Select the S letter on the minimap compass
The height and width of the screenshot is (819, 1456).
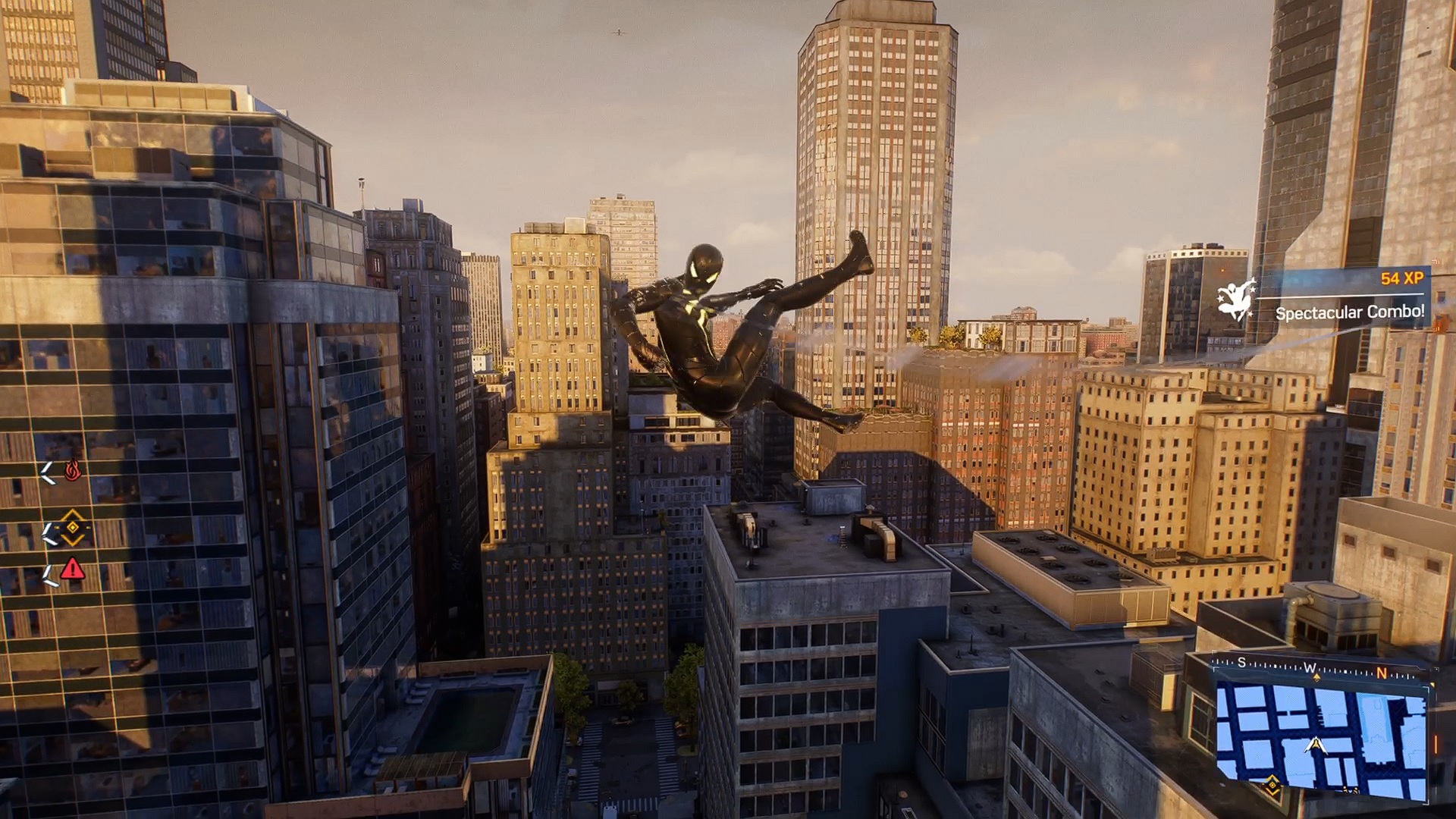[1241, 661]
